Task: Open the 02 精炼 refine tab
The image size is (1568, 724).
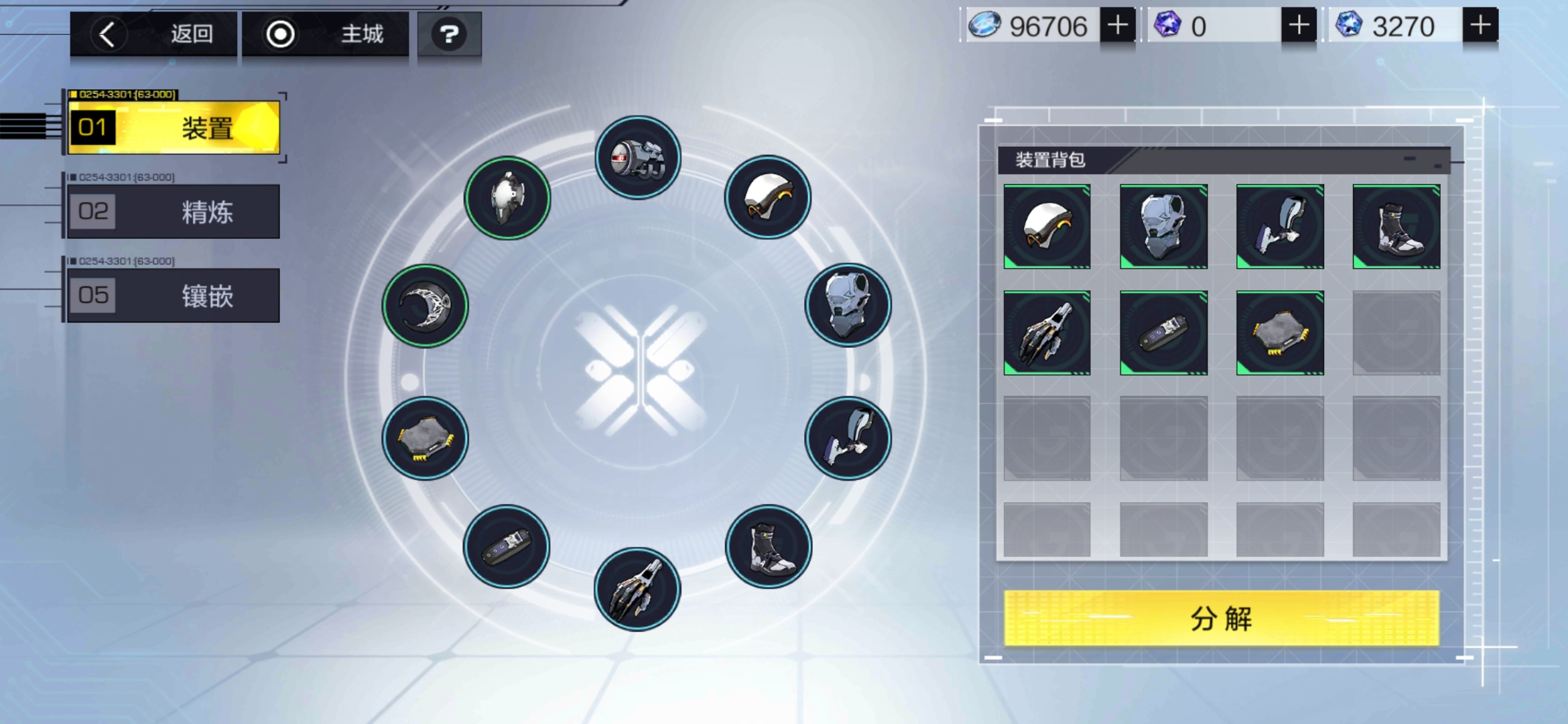Action: pos(174,212)
